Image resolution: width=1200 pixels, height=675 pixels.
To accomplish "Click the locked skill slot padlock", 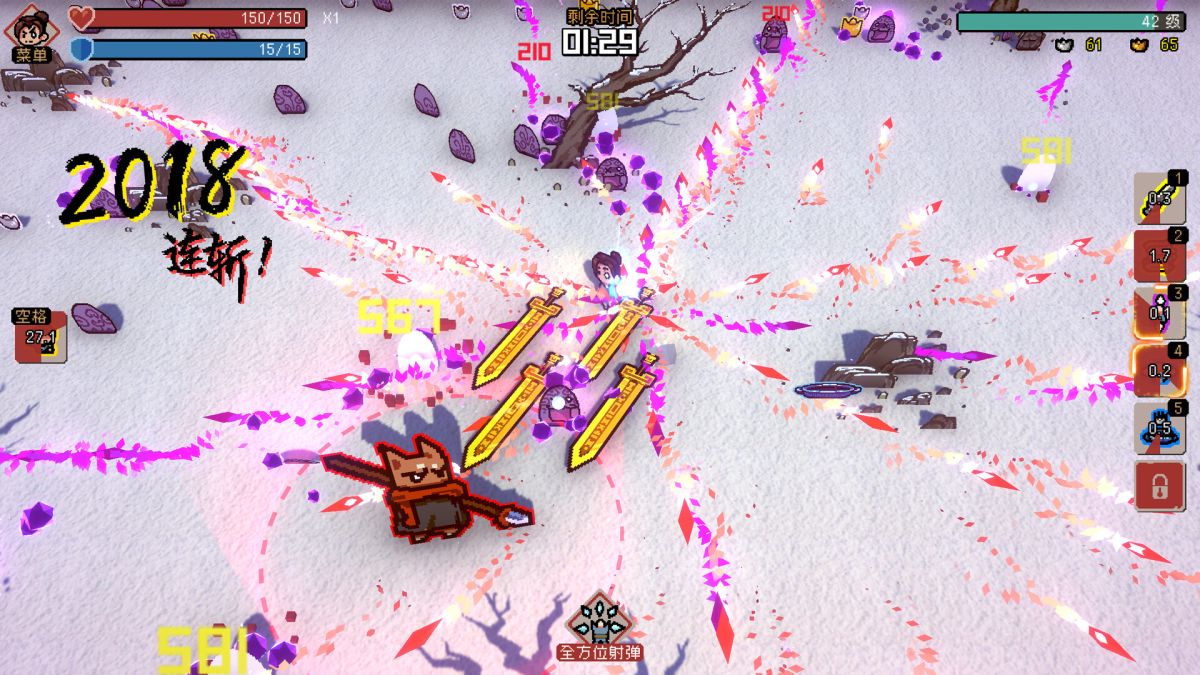I will coord(1160,487).
